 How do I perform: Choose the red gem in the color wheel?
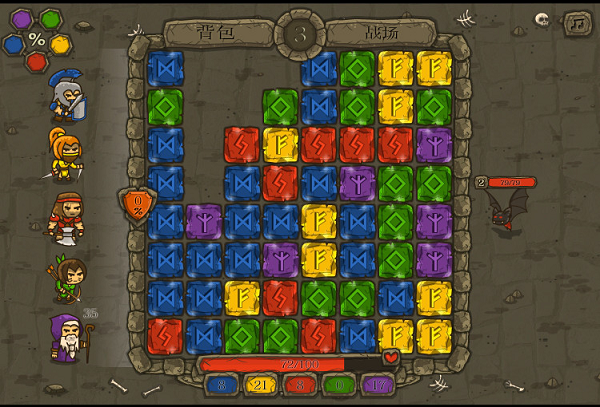[x=36, y=61]
